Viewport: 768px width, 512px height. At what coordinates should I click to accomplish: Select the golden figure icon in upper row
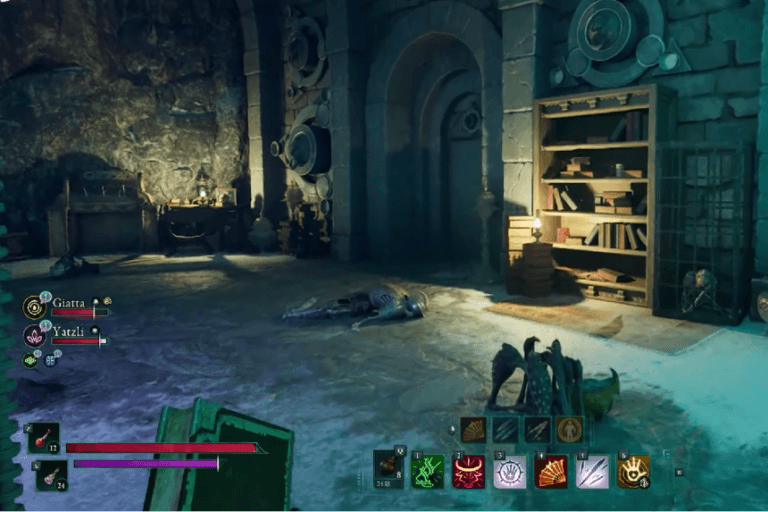coord(569,430)
